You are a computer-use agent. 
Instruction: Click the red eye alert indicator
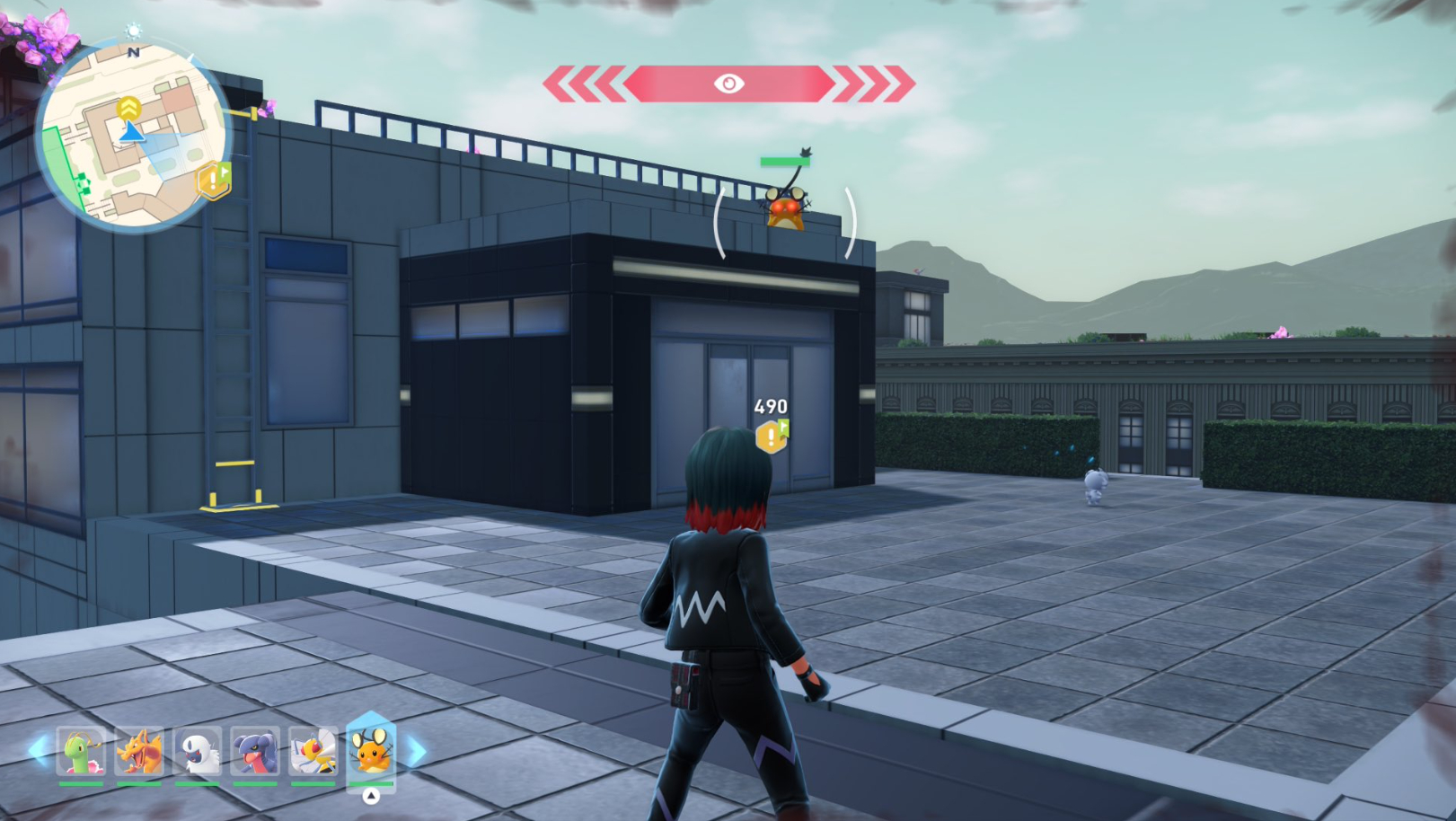coord(728,84)
